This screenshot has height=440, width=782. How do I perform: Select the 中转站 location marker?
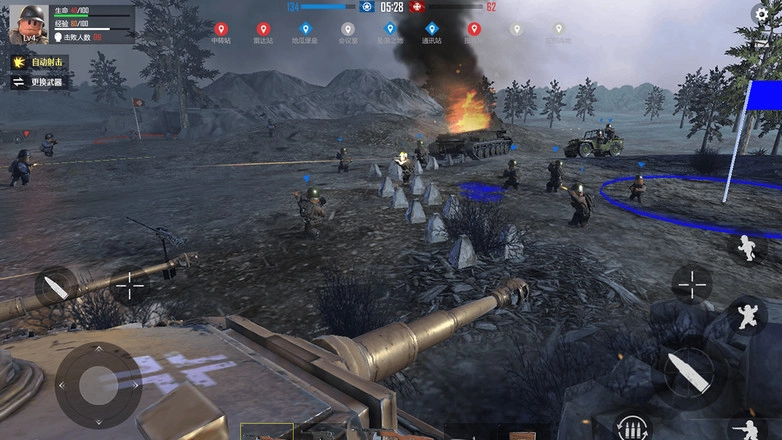point(220,30)
